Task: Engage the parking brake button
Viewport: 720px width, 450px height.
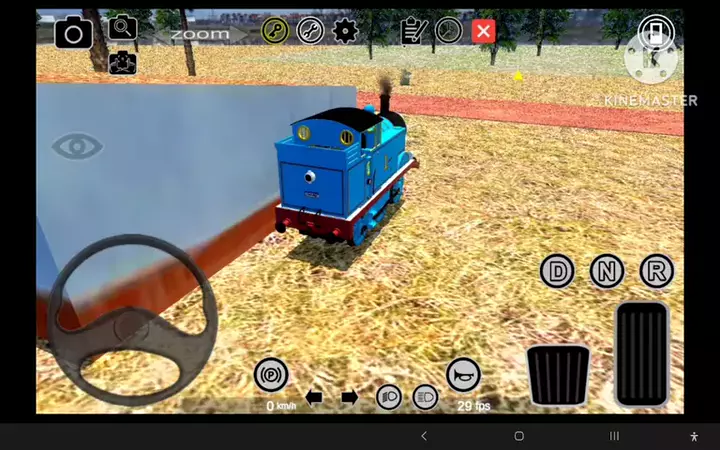Action: click(x=271, y=375)
